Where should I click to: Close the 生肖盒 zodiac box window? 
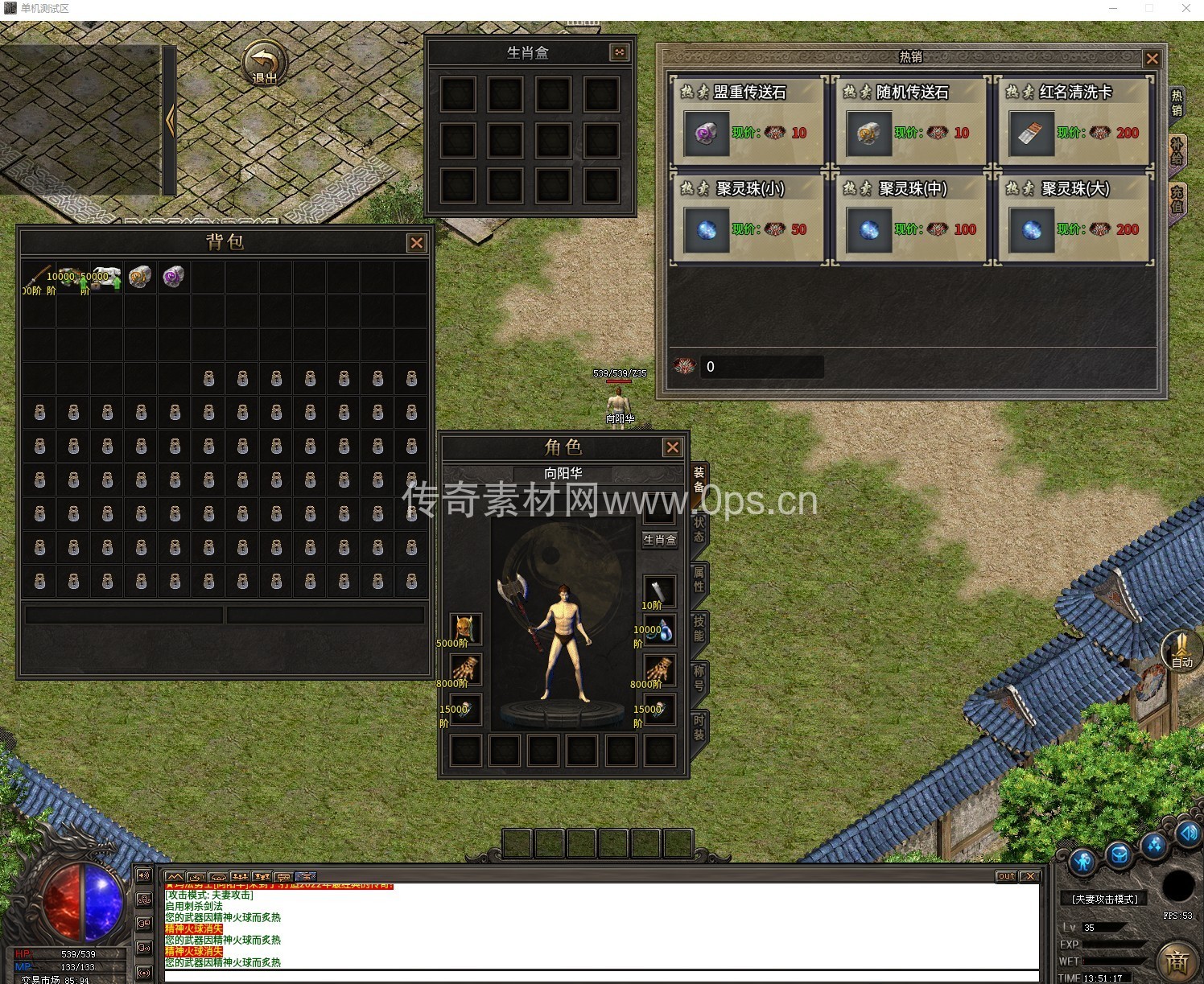point(619,52)
